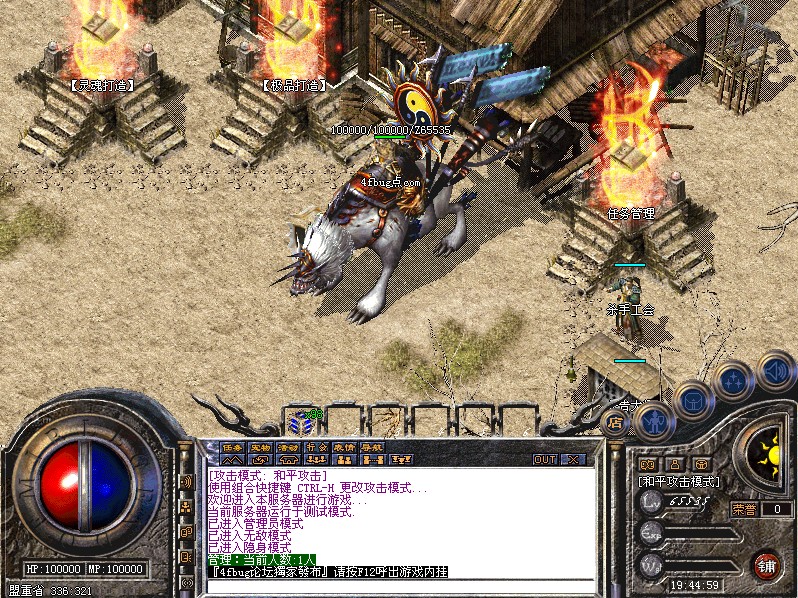The width and height of the screenshot is (798, 598).
Task: Click the person icon above attack mode
Action: 673,464
